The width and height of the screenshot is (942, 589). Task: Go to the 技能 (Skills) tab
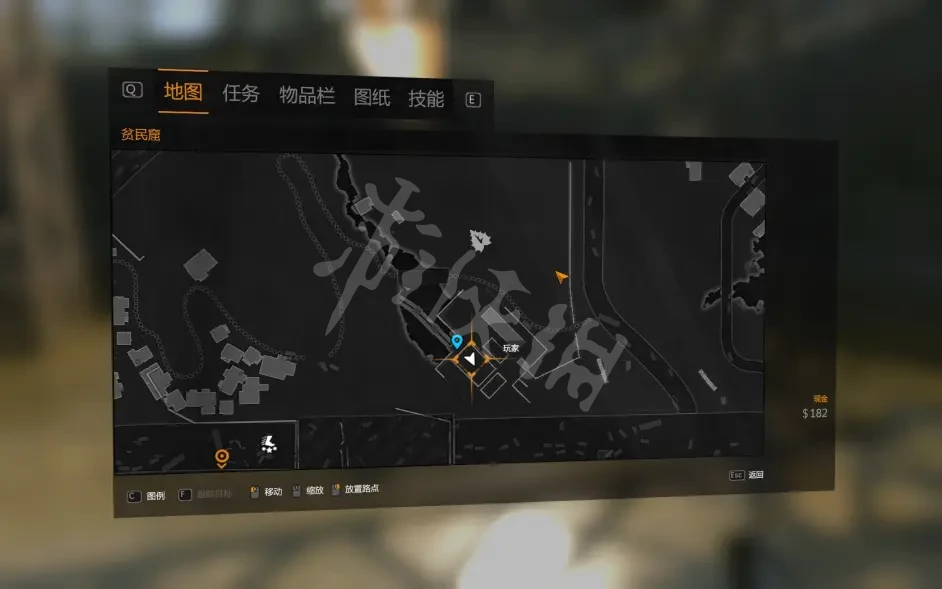[426, 98]
